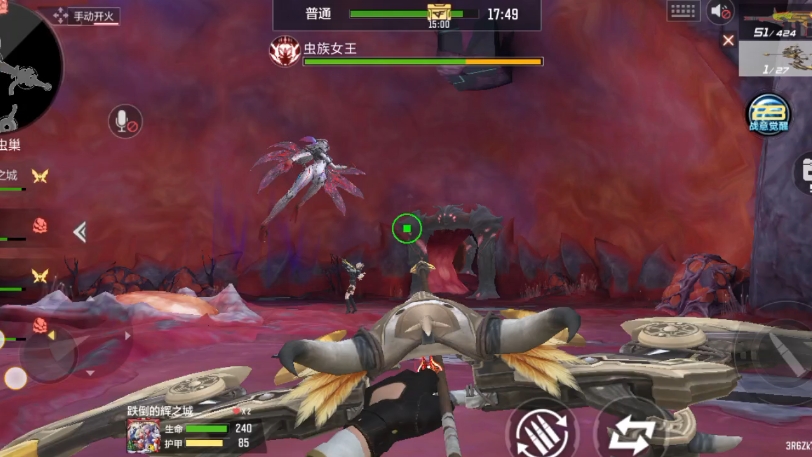This screenshot has width=812, height=457.
Task: Tap the muted microphone icon
Action: click(124, 122)
